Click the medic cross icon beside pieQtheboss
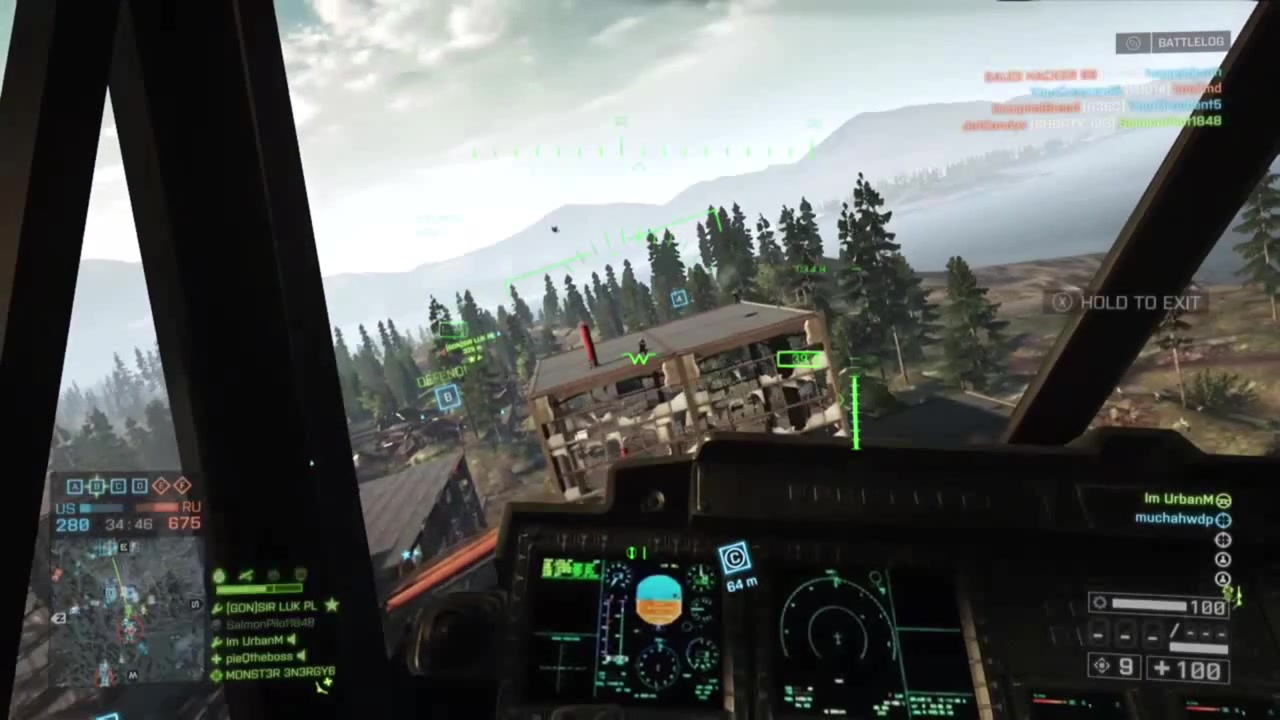Screen dimensions: 1280x720 (x=216, y=657)
